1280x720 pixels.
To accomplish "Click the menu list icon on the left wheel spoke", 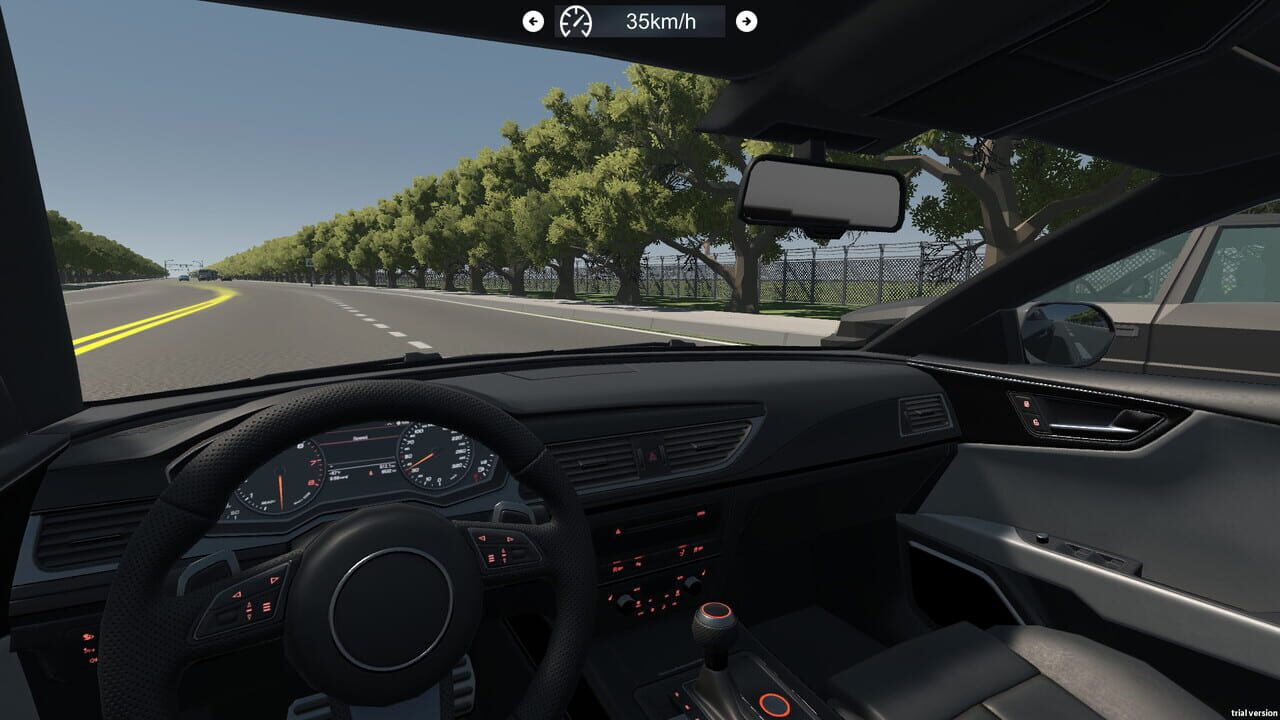I will 266,606.
